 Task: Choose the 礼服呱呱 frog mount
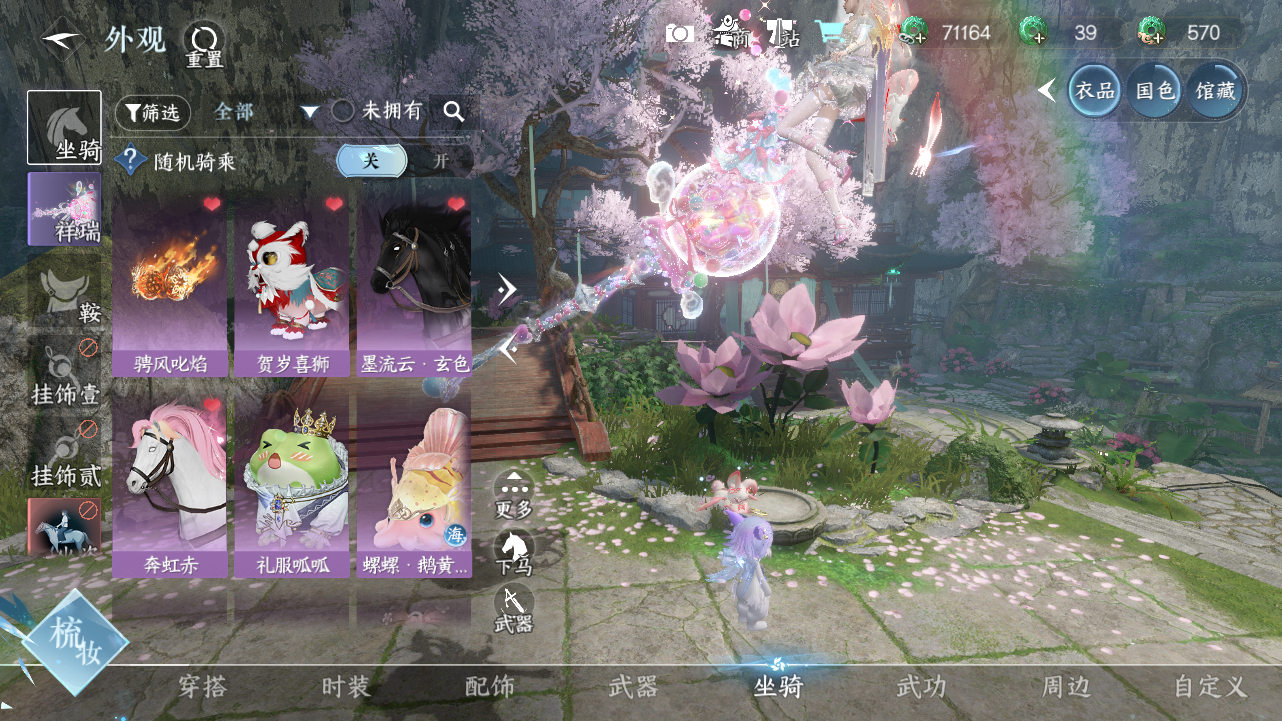pyautogui.click(x=291, y=486)
